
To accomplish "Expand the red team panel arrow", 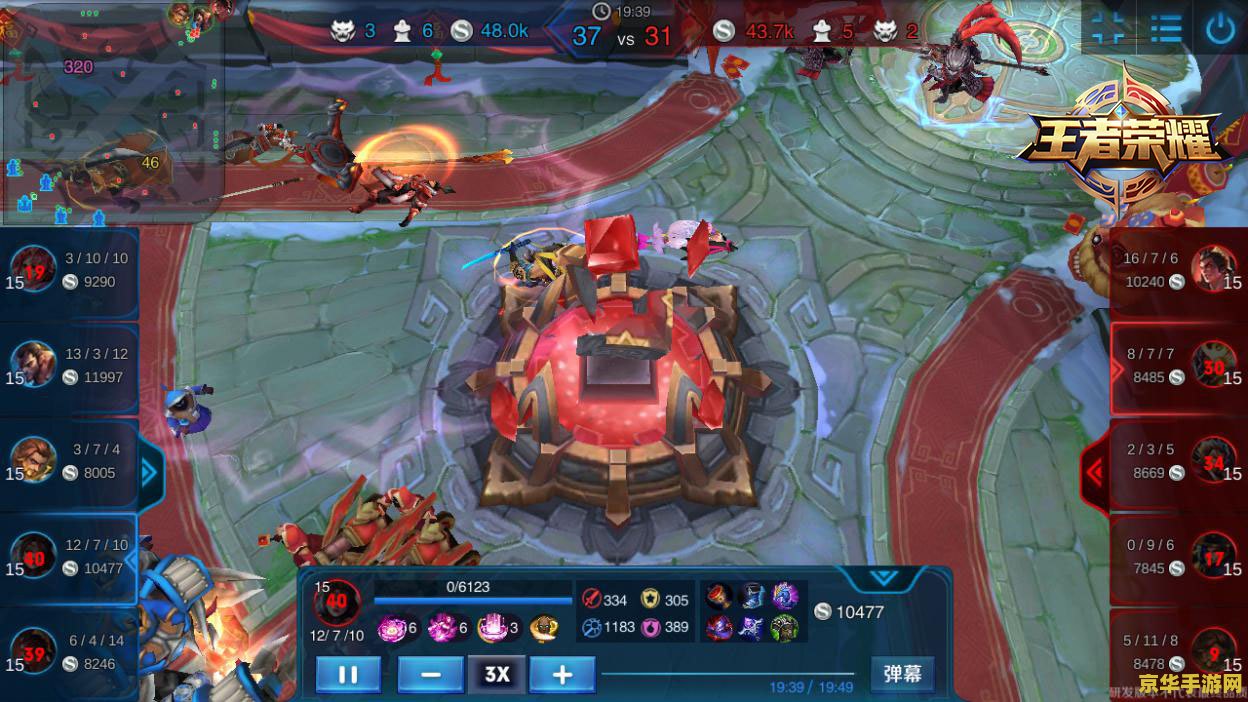I will (x=1095, y=471).
